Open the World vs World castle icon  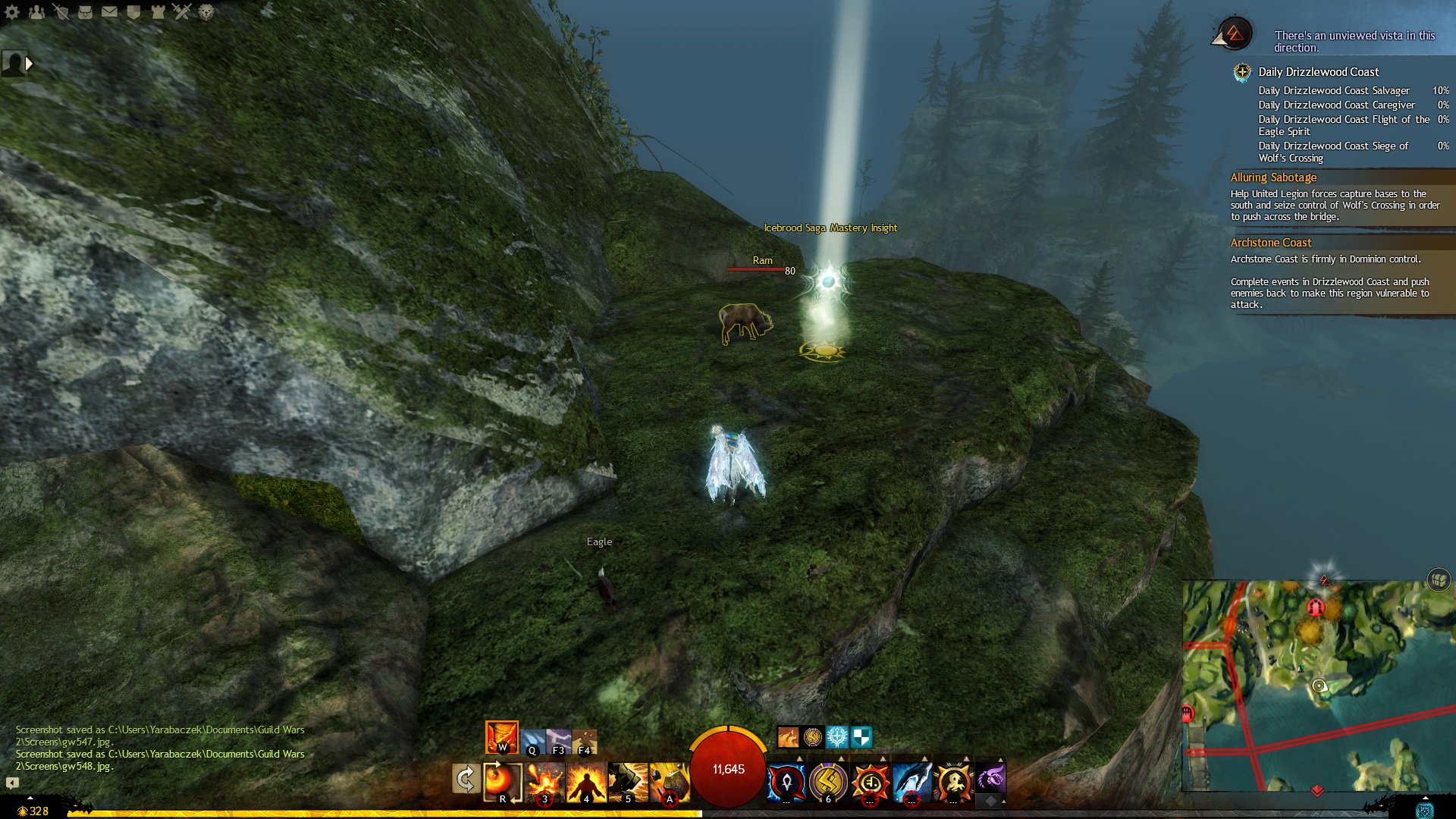[158, 12]
